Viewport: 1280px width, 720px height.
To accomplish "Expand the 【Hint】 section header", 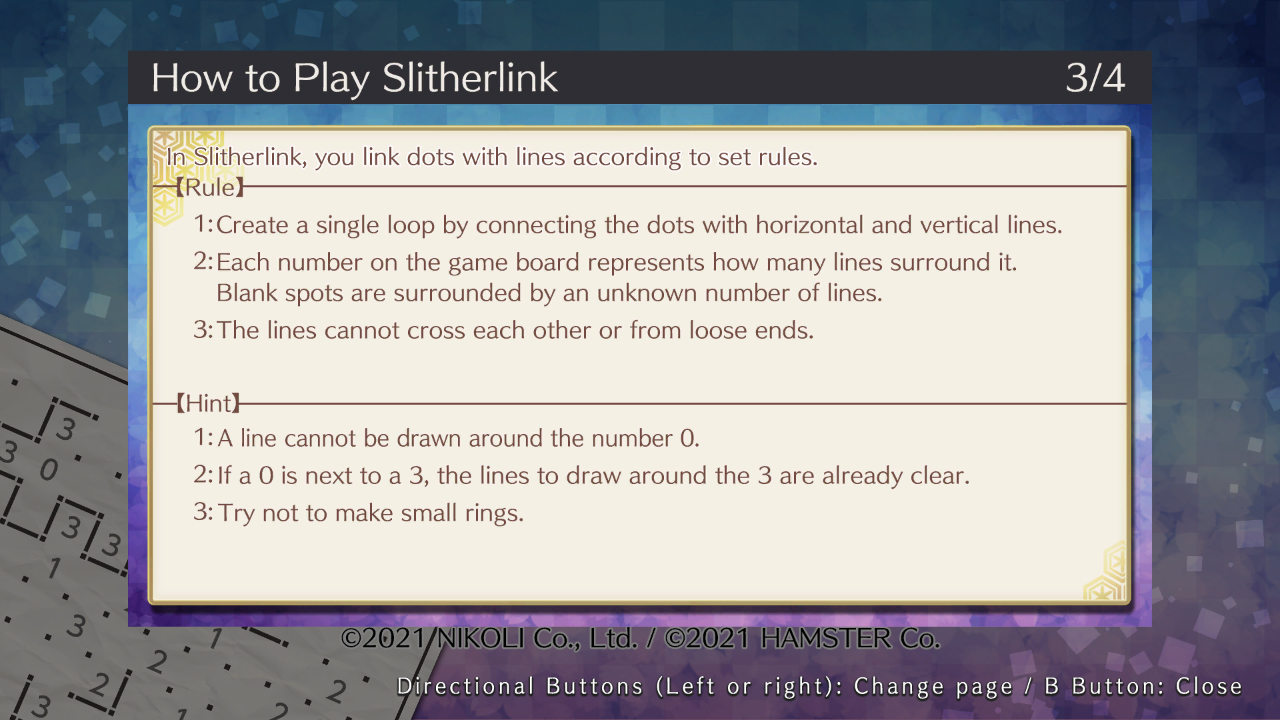I will 209,403.
